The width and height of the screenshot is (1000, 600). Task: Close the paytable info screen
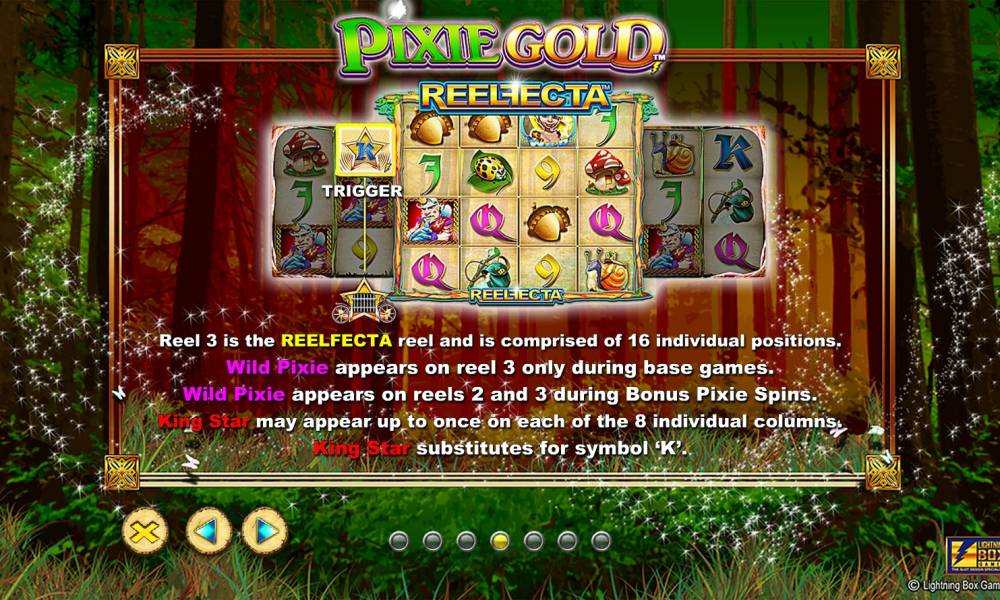145,530
